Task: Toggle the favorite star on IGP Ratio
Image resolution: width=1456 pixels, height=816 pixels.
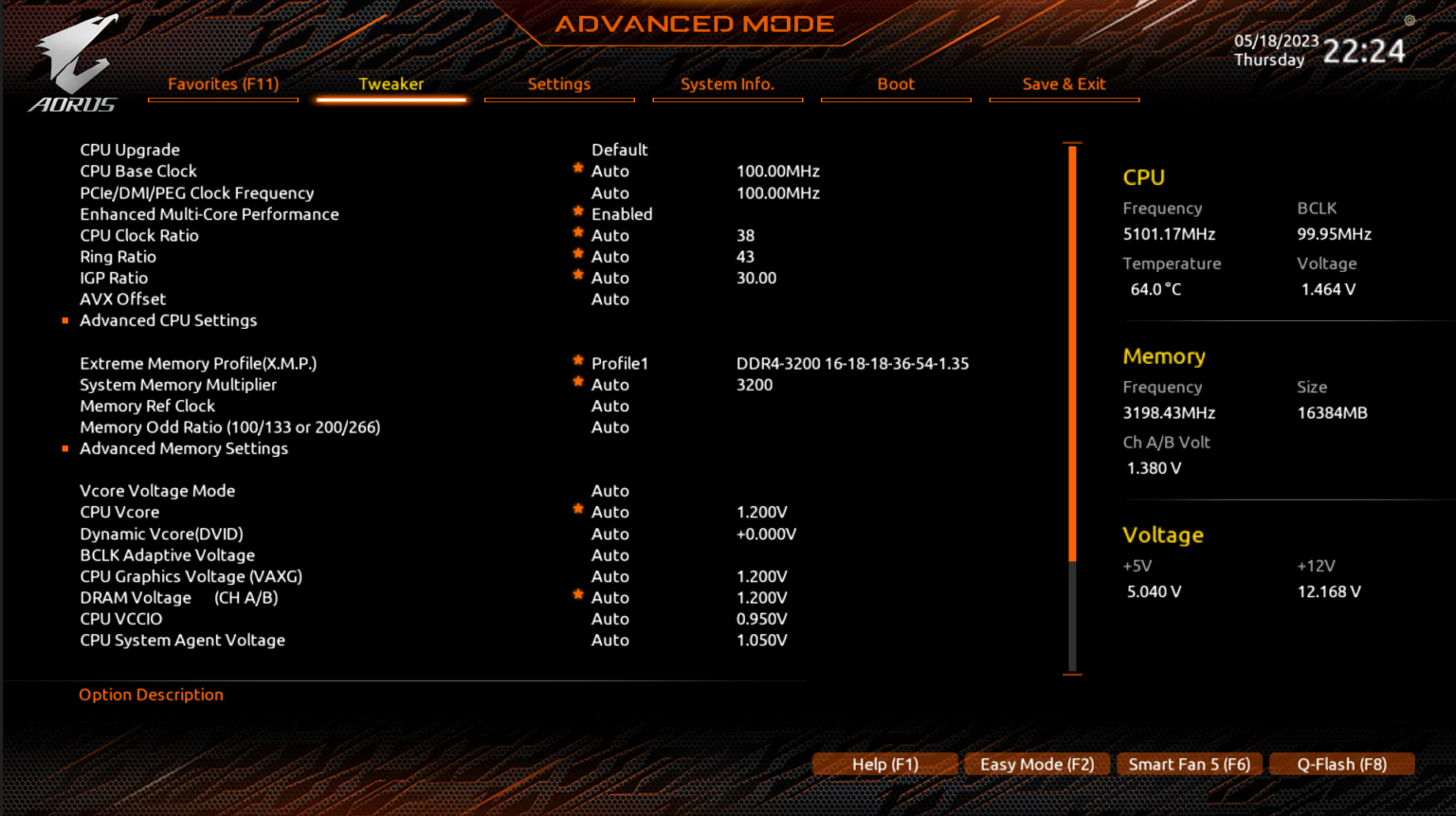Action: coord(577,274)
